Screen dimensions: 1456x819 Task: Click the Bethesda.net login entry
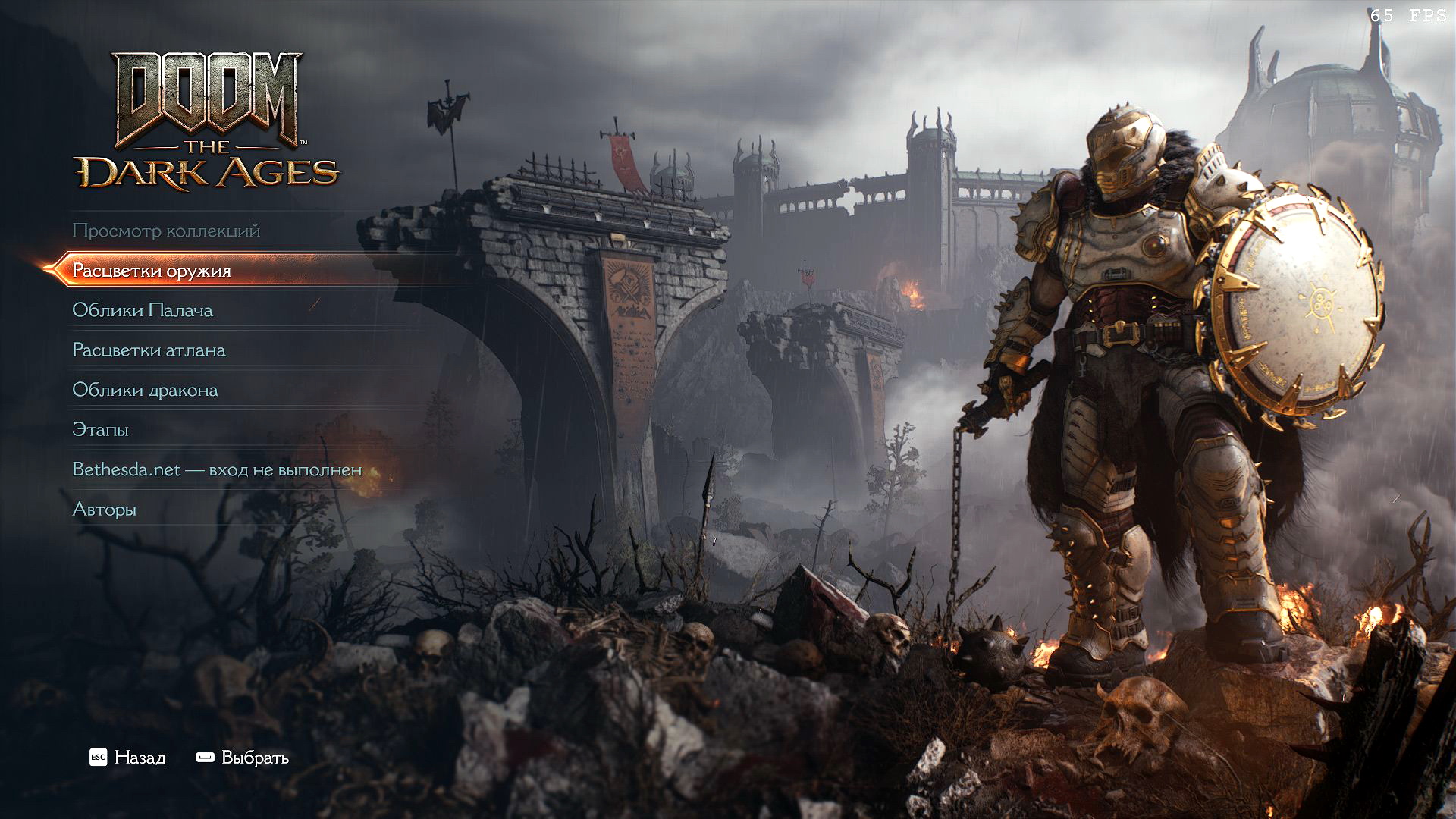217,469
